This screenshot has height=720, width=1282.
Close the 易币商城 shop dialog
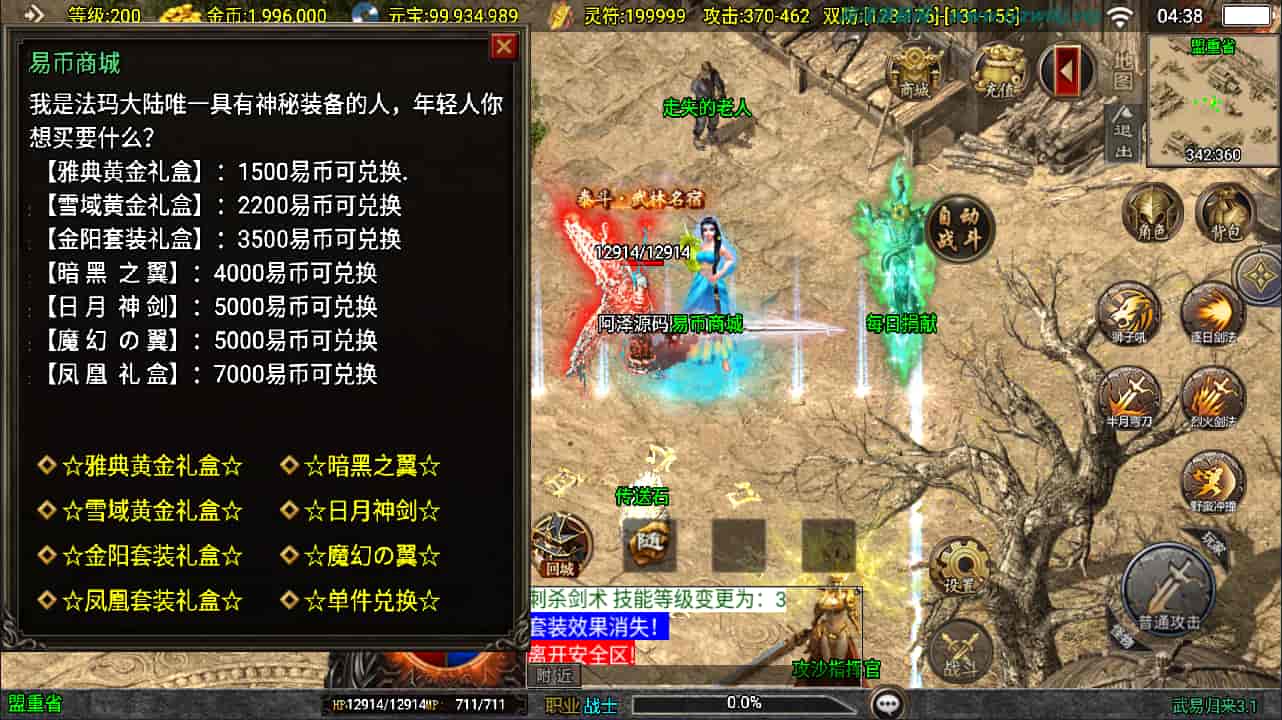pyautogui.click(x=504, y=47)
